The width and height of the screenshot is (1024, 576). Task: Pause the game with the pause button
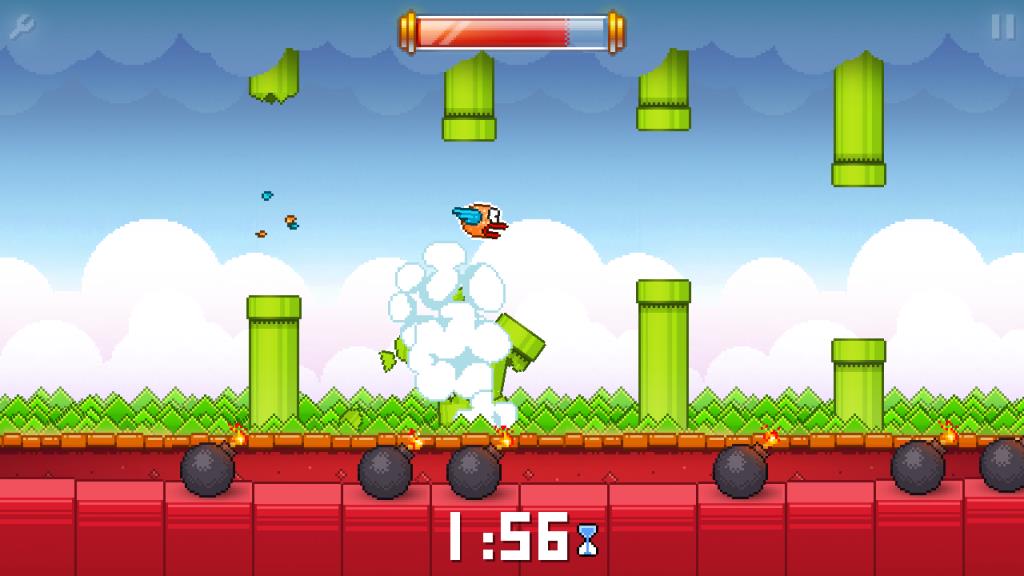[1001, 27]
